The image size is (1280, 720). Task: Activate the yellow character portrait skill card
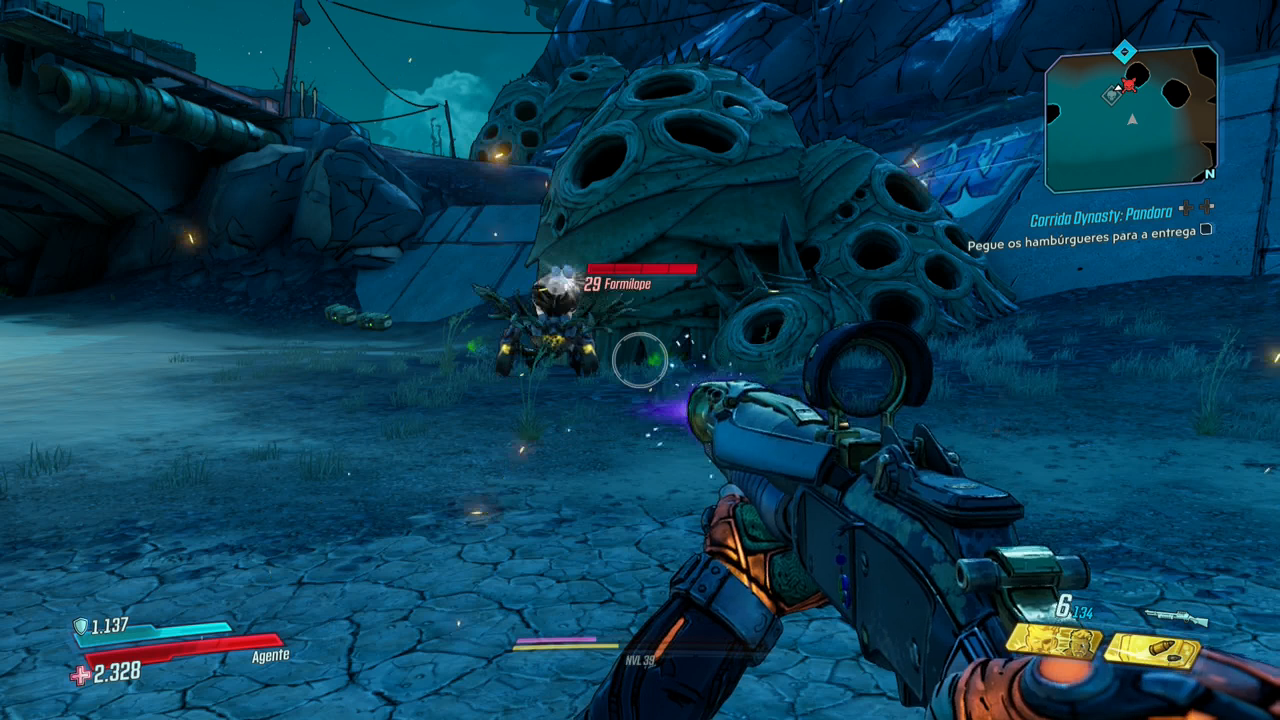(1053, 642)
